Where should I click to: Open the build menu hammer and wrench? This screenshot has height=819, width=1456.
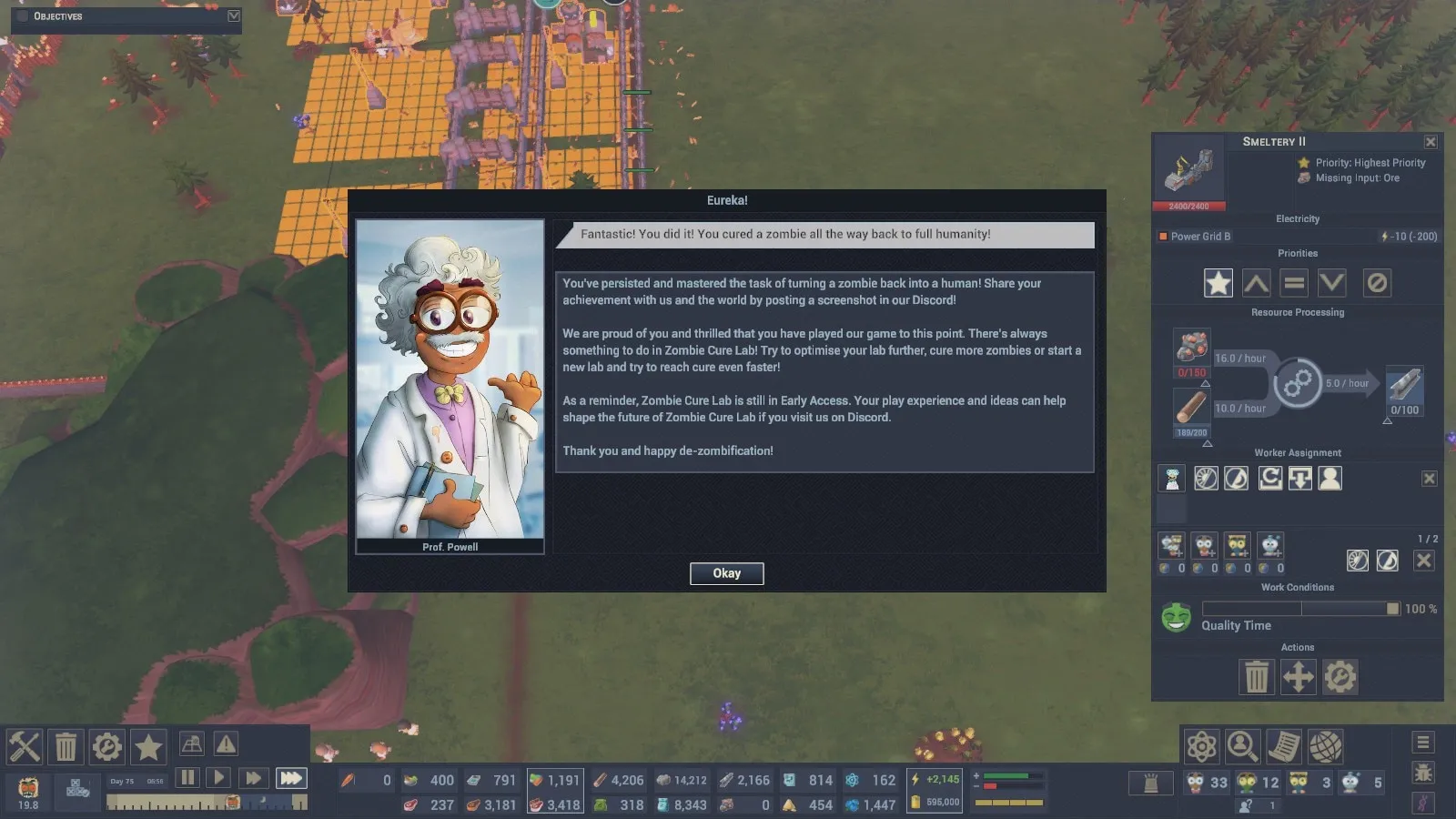[x=25, y=747]
